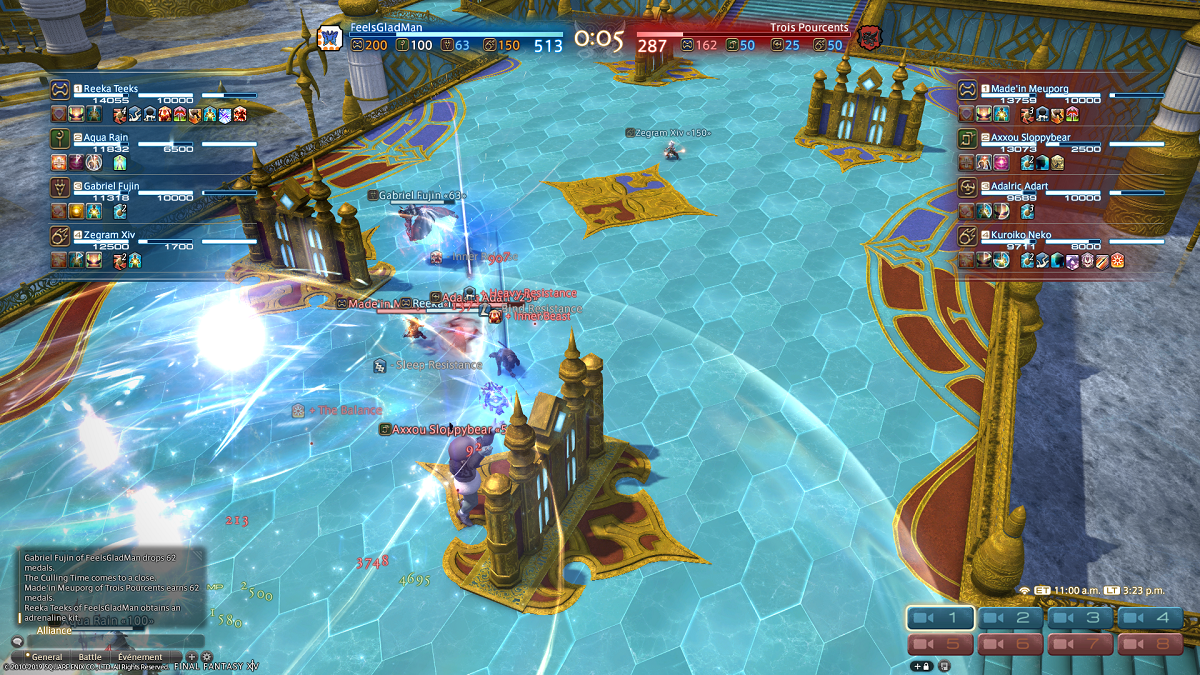Image resolution: width=1200 pixels, height=675 pixels.
Task: Add a new chat tab with plus button
Action: (192, 657)
